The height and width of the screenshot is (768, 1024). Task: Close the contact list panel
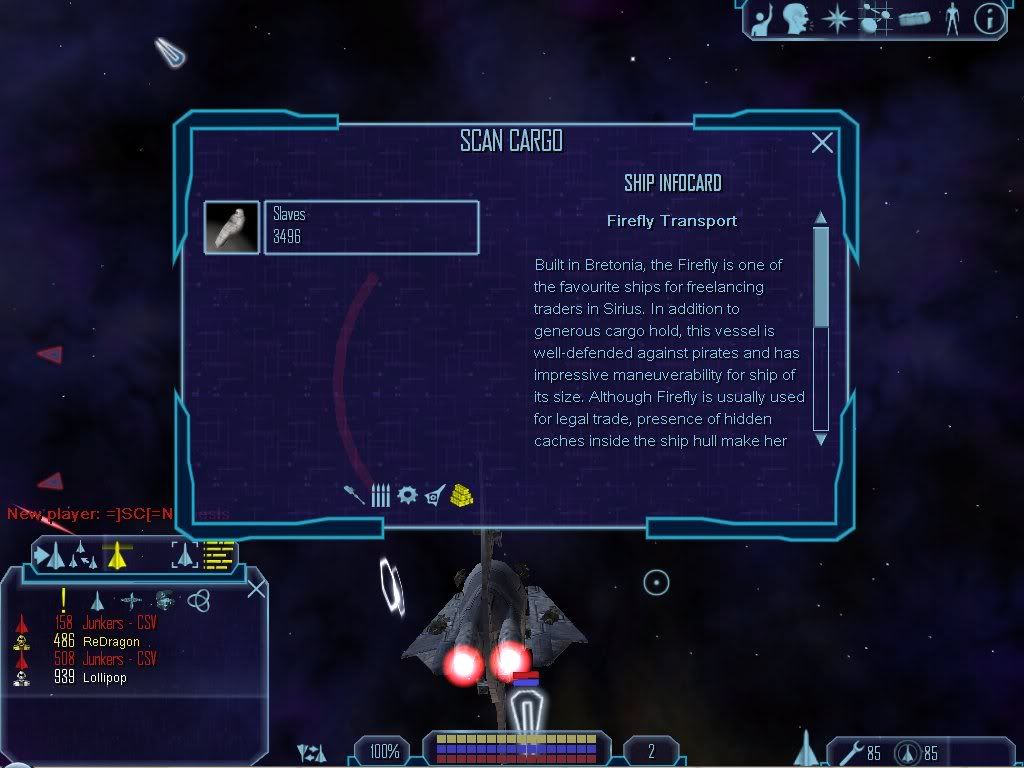[256, 588]
